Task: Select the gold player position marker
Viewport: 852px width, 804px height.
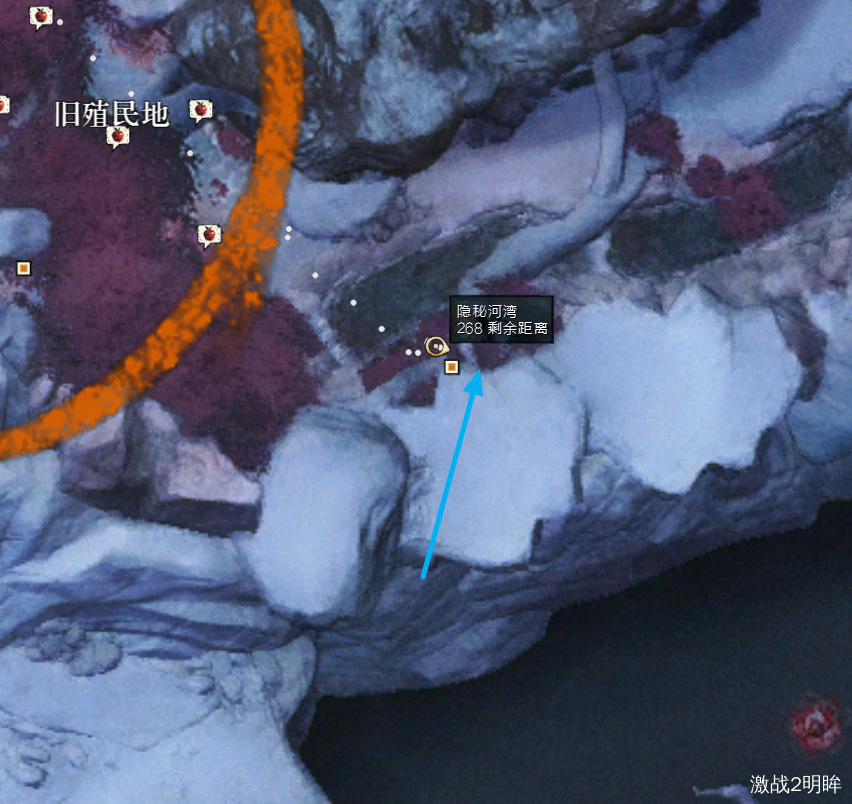Action: pos(435,347)
